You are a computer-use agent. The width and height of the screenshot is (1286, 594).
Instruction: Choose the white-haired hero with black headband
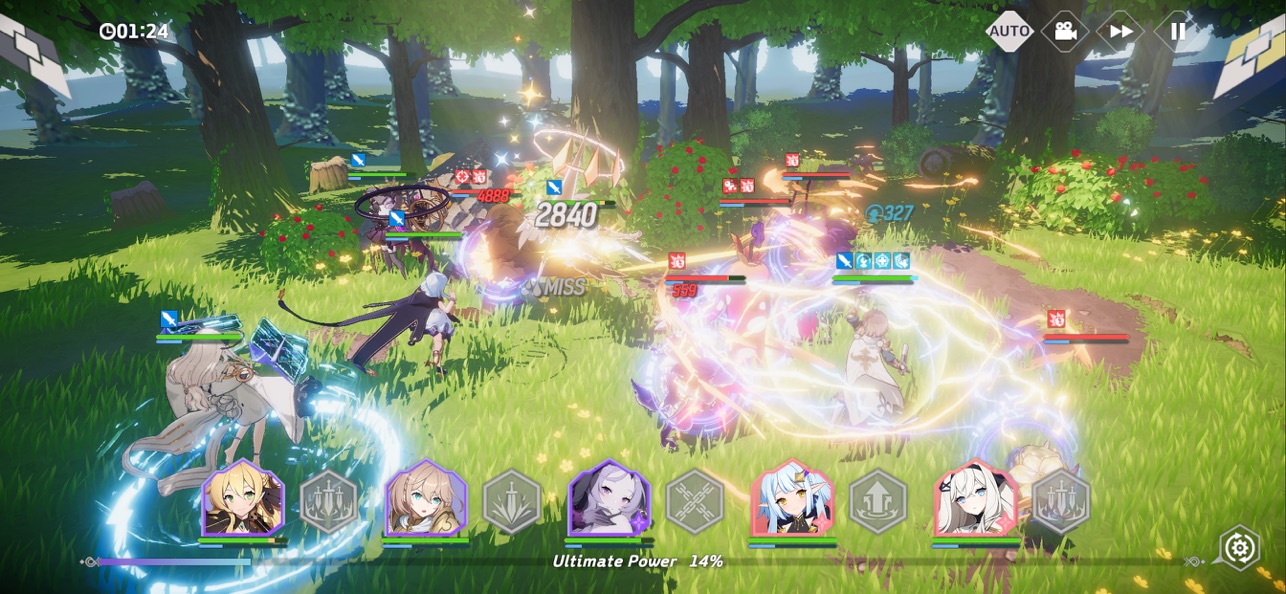click(x=976, y=499)
